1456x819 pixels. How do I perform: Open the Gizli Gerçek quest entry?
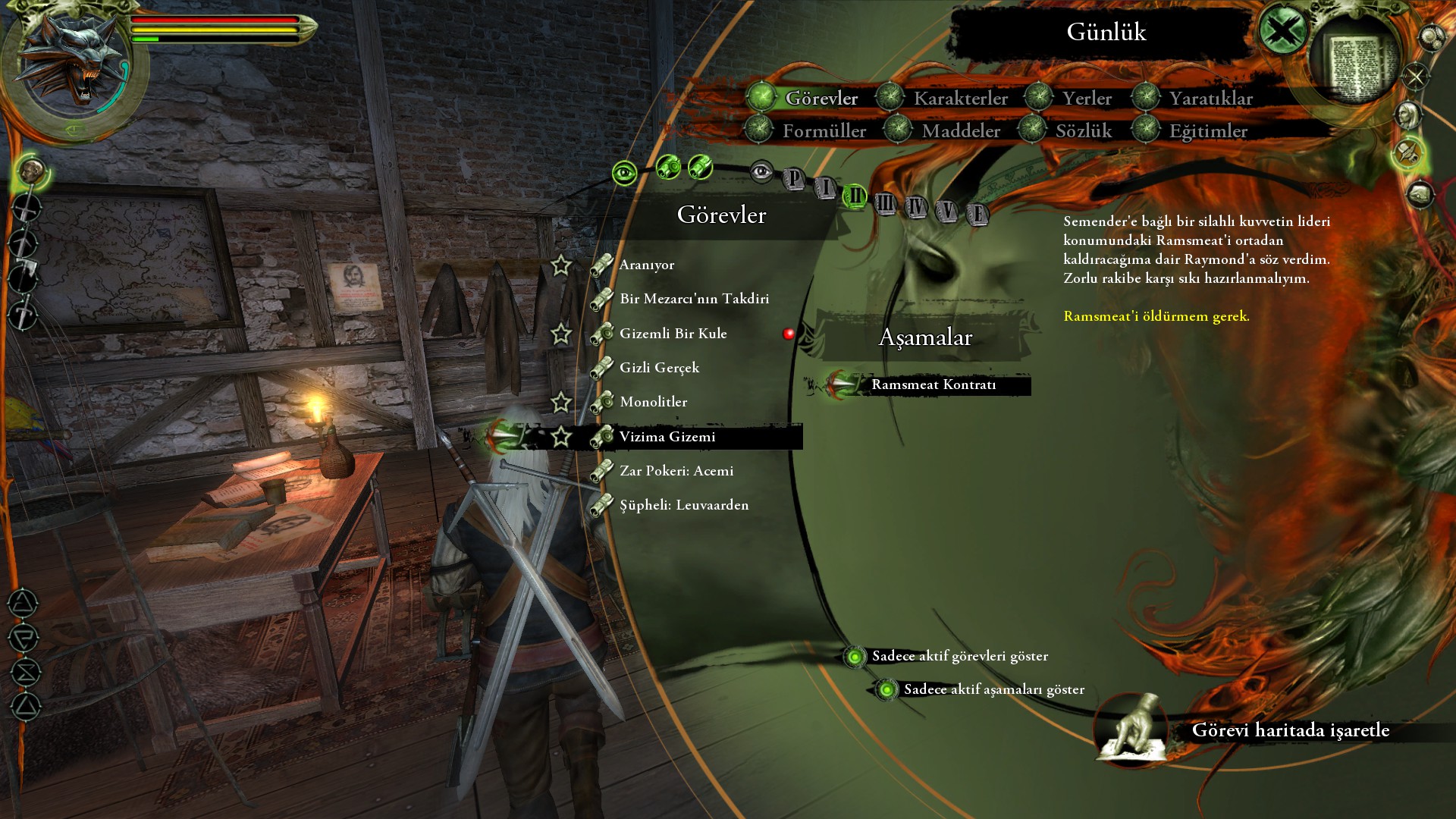coord(659,368)
